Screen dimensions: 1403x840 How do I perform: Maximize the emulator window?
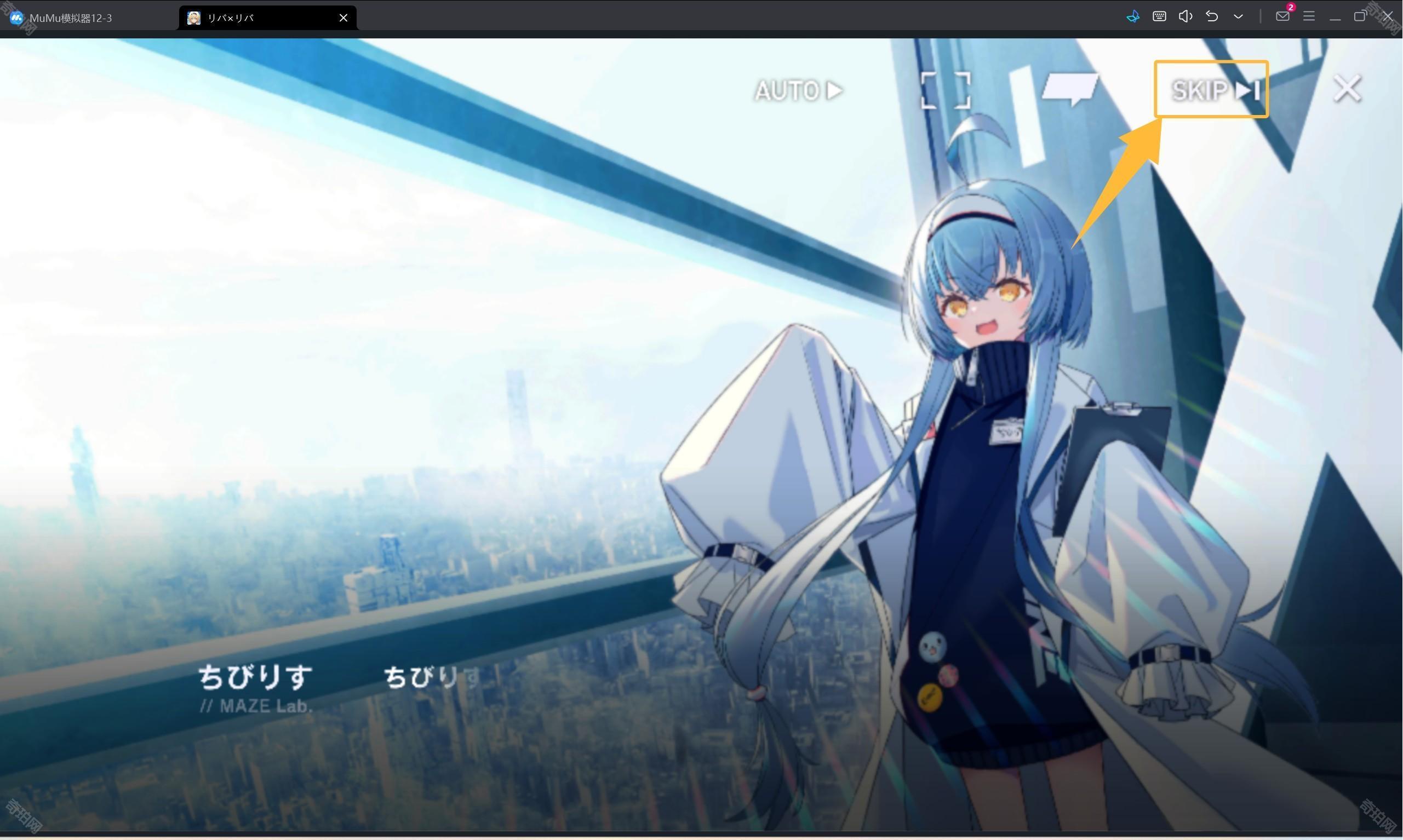(1360, 16)
